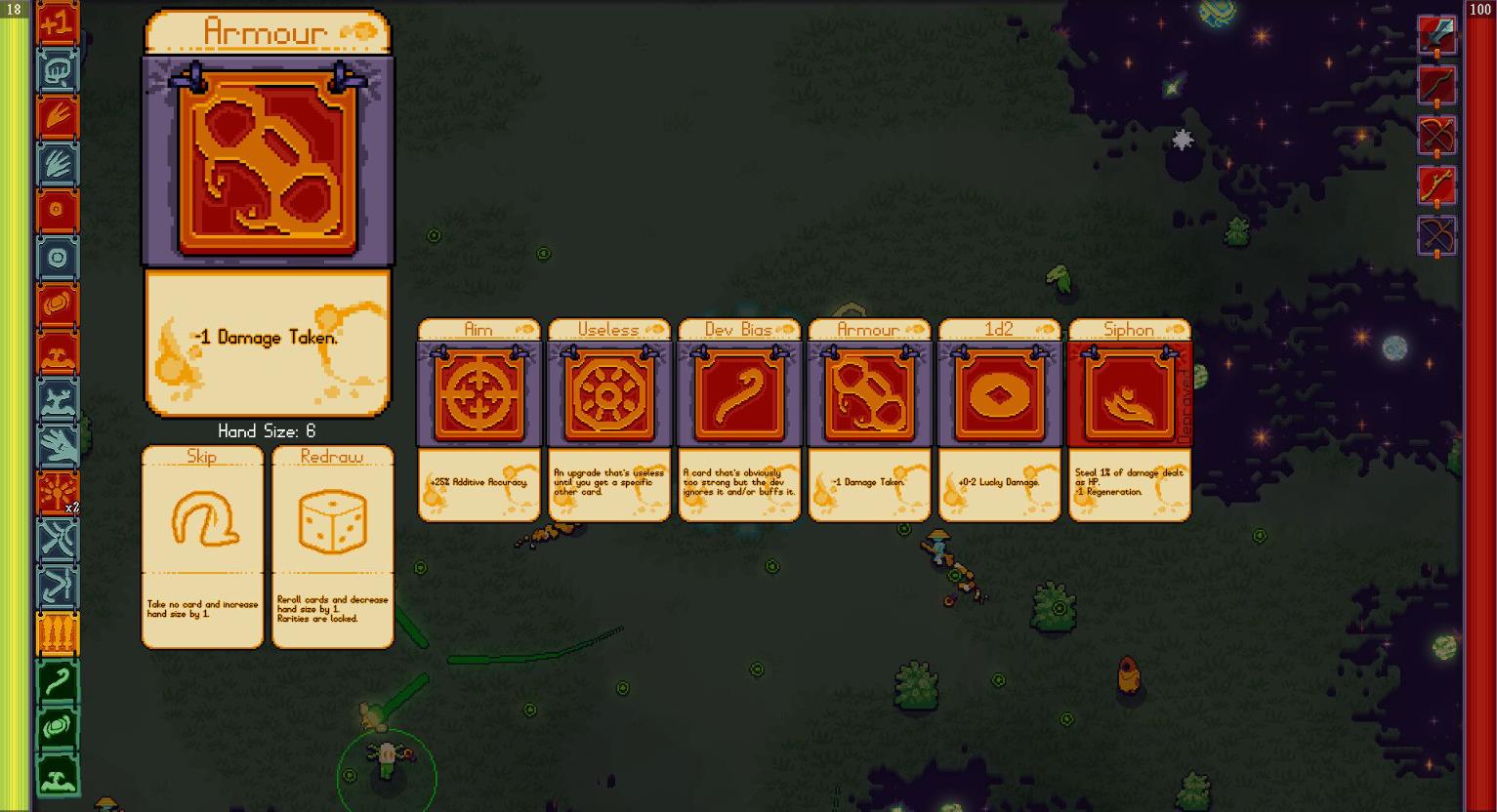The image size is (1497, 812).
Task: Click the Skip card to increase hand size
Action: (202, 547)
